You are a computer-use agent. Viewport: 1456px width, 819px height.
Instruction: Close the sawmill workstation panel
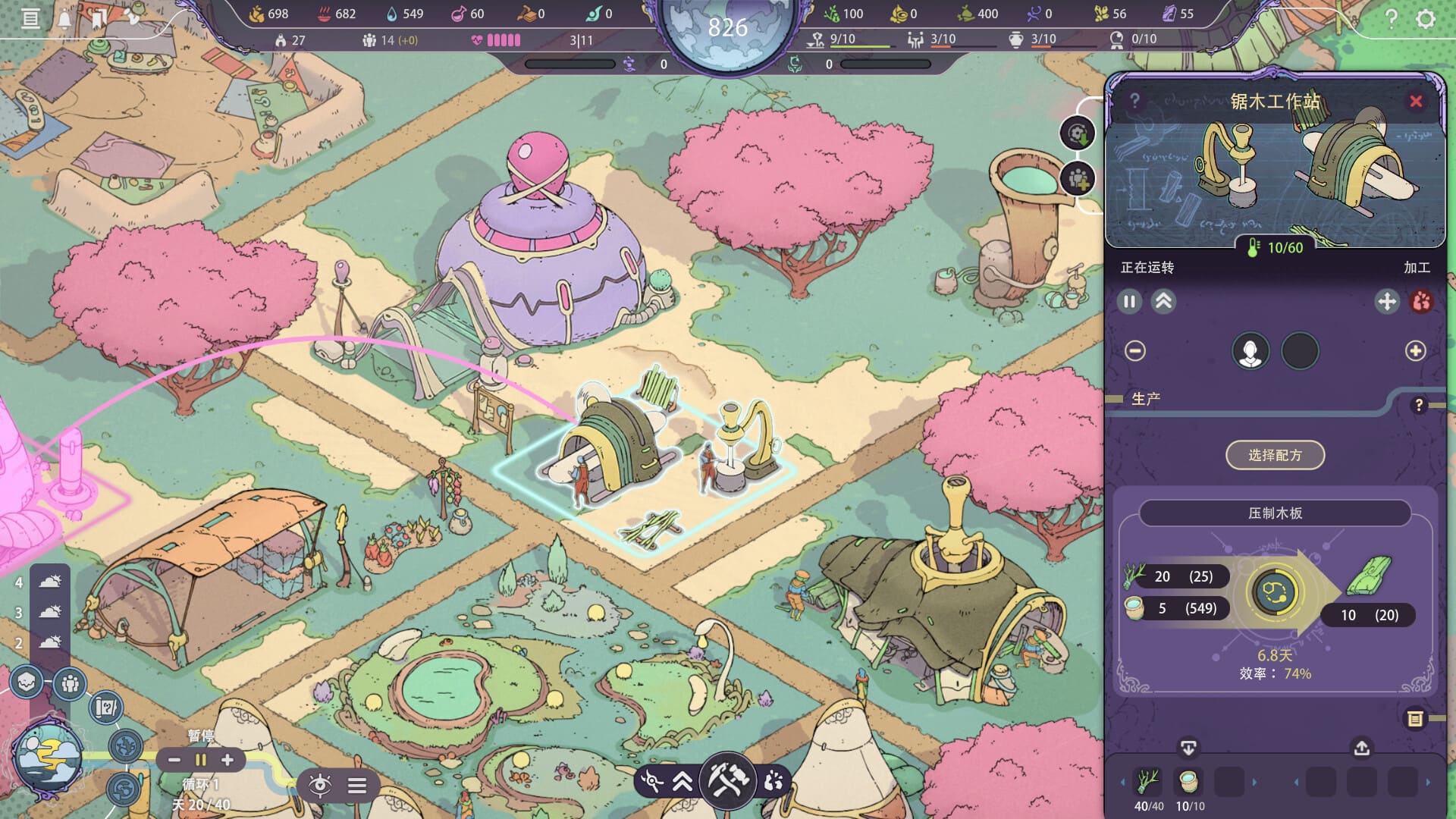1416,102
